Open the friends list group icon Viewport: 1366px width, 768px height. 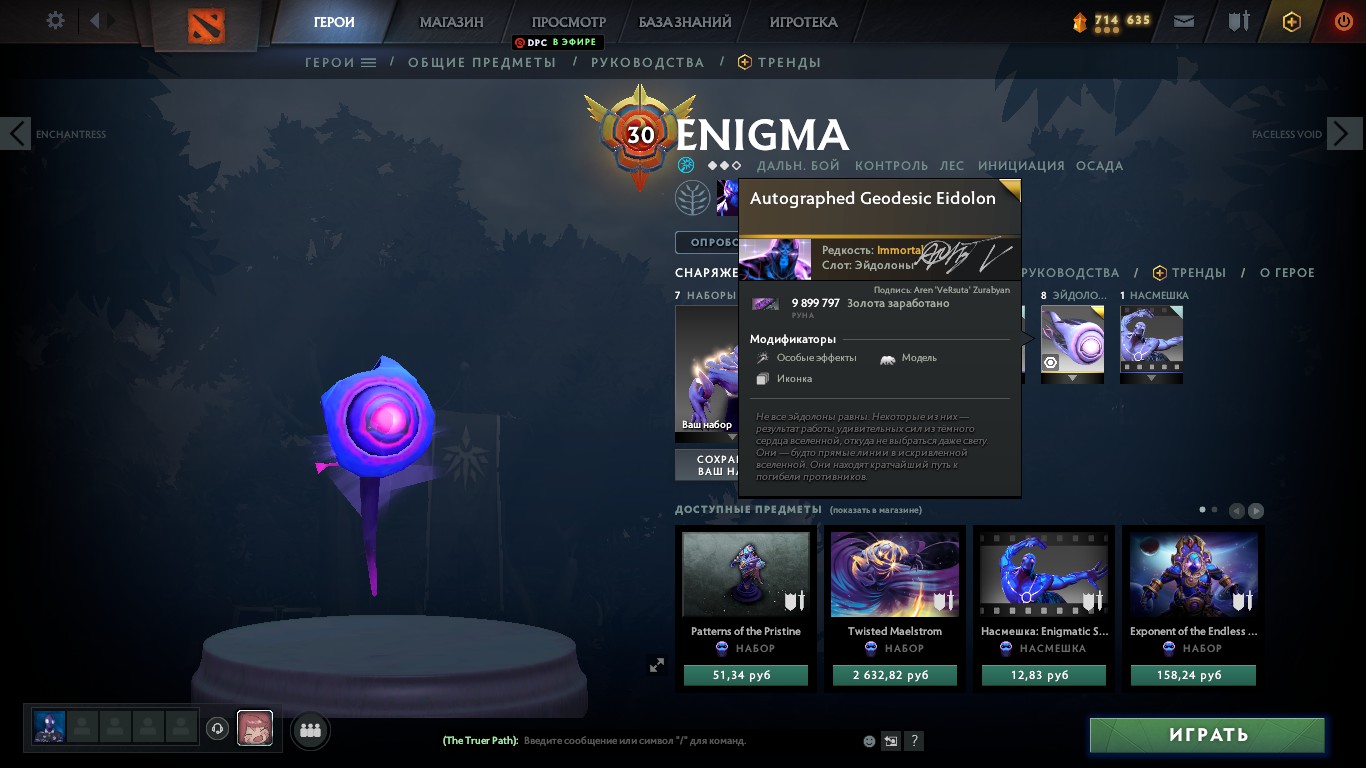309,730
